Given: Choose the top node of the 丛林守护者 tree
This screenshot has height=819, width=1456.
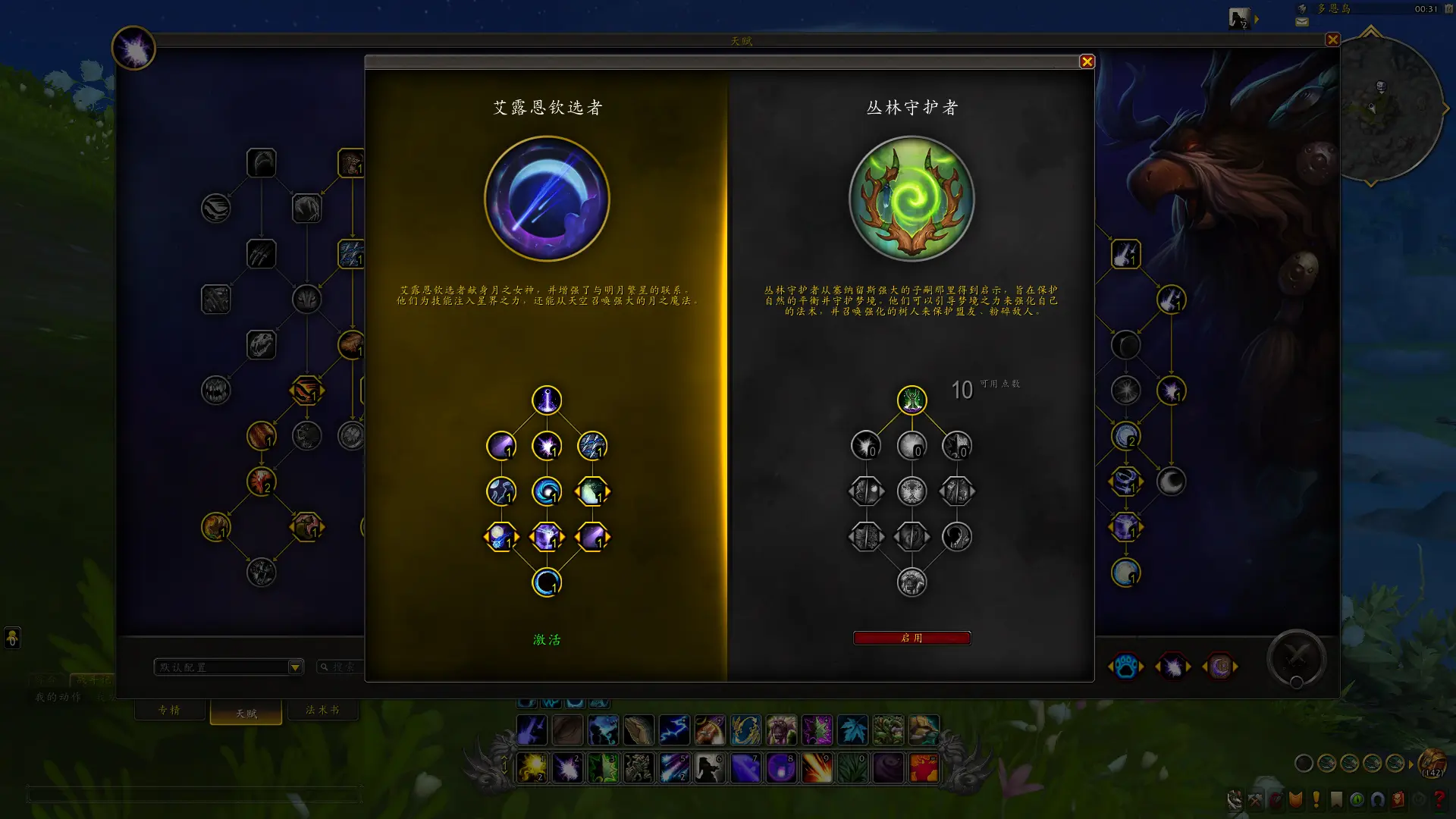Looking at the screenshot, I should point(912,400).
